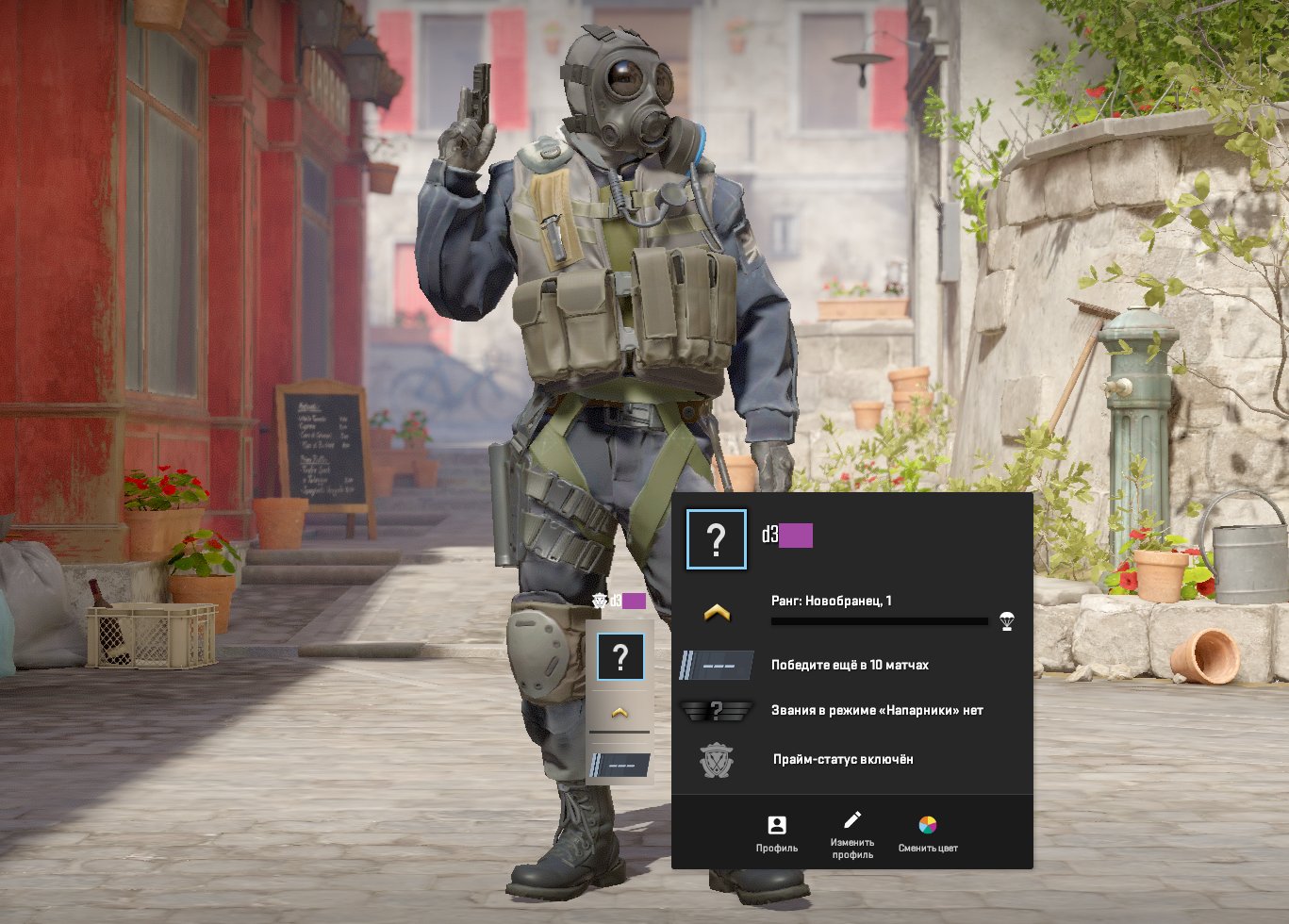The width and height of the screenshot is (1289, 924).
Task: Click the person icon above Профиль
Action: (775, 823)
